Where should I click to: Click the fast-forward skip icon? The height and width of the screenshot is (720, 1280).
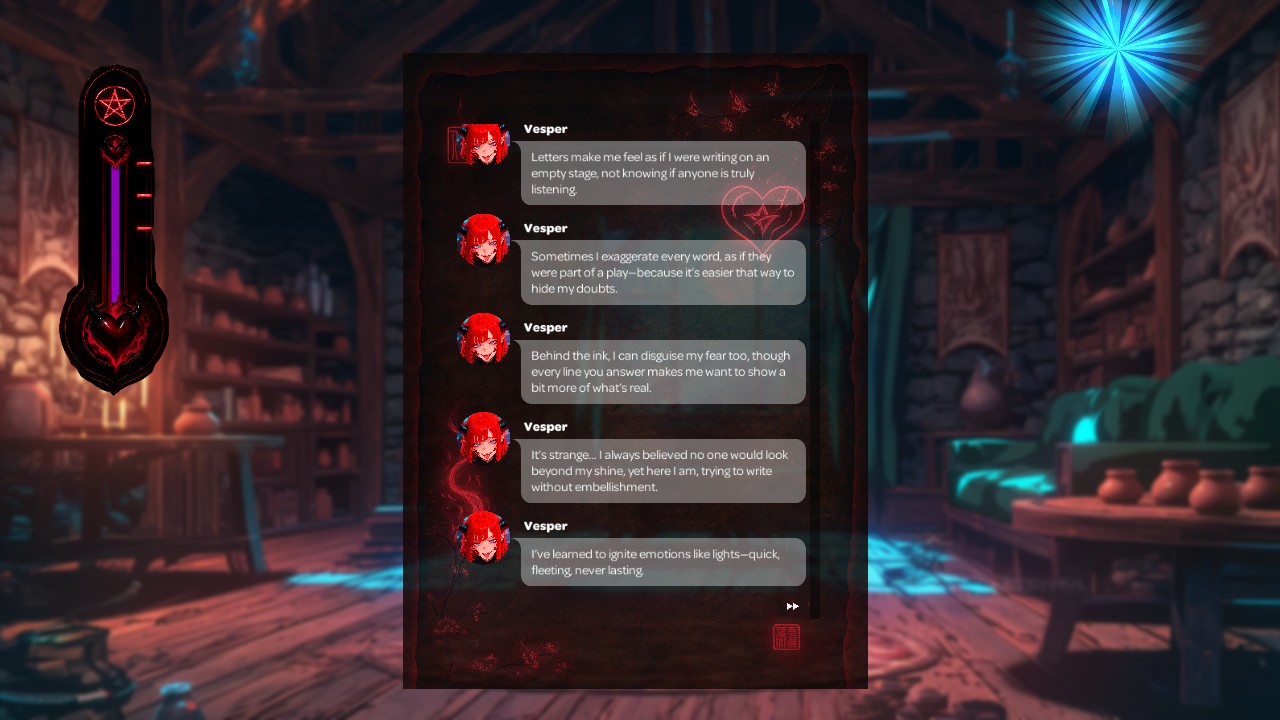click(792, 605)
